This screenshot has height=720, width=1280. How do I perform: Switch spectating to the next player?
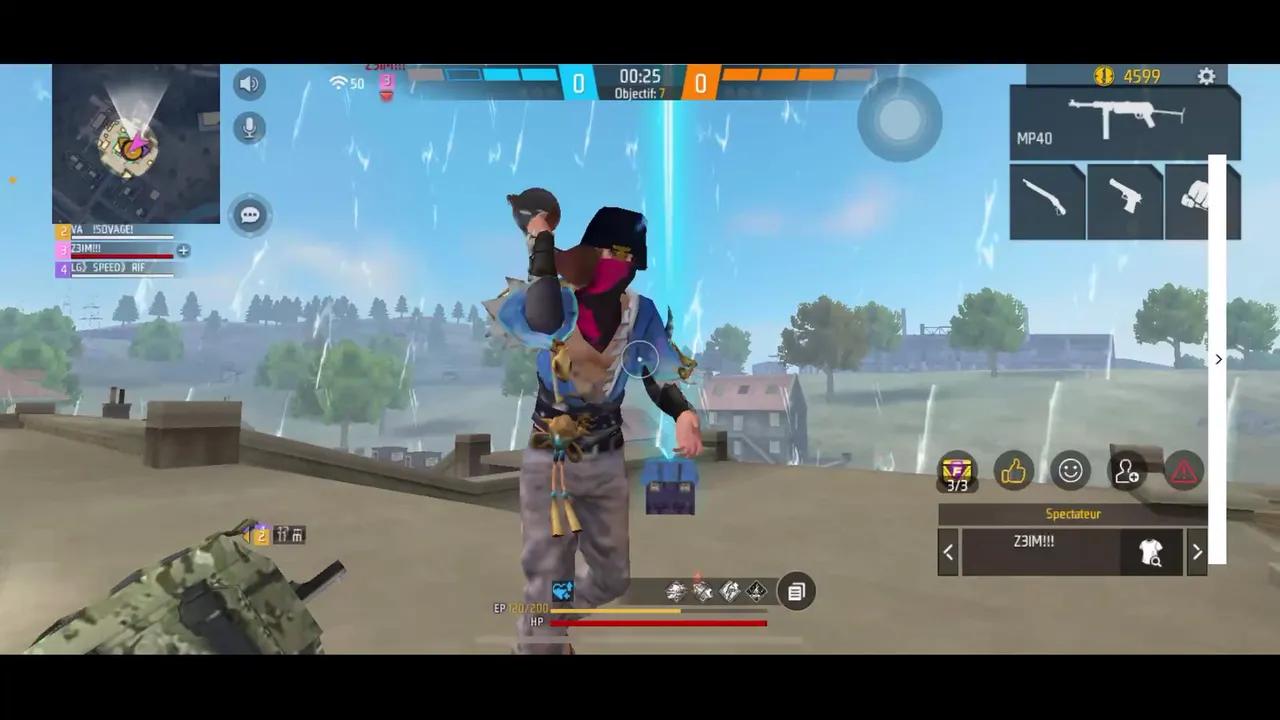(1197, 551)
